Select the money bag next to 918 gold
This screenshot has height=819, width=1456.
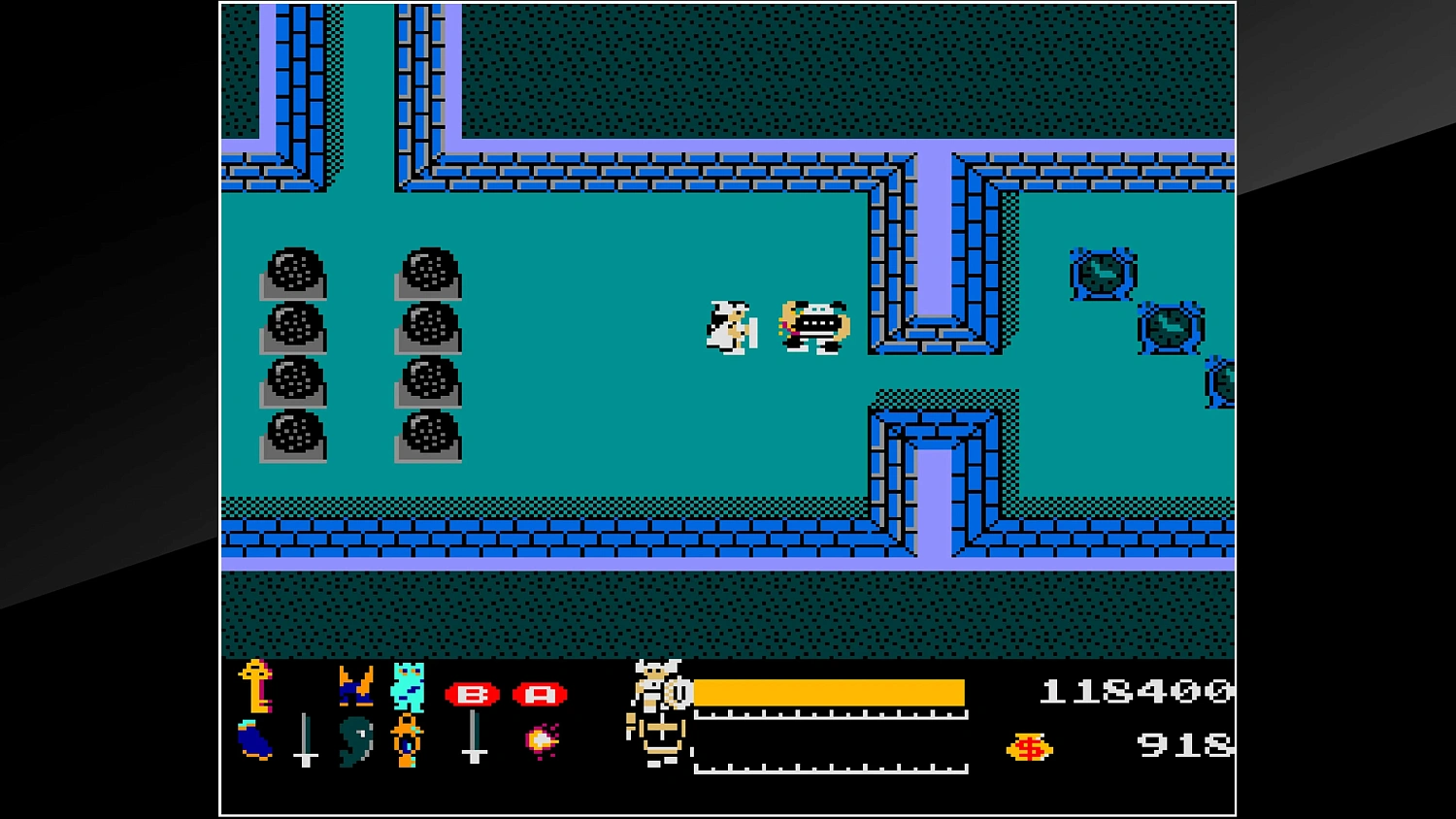[x=1032, y=747]
